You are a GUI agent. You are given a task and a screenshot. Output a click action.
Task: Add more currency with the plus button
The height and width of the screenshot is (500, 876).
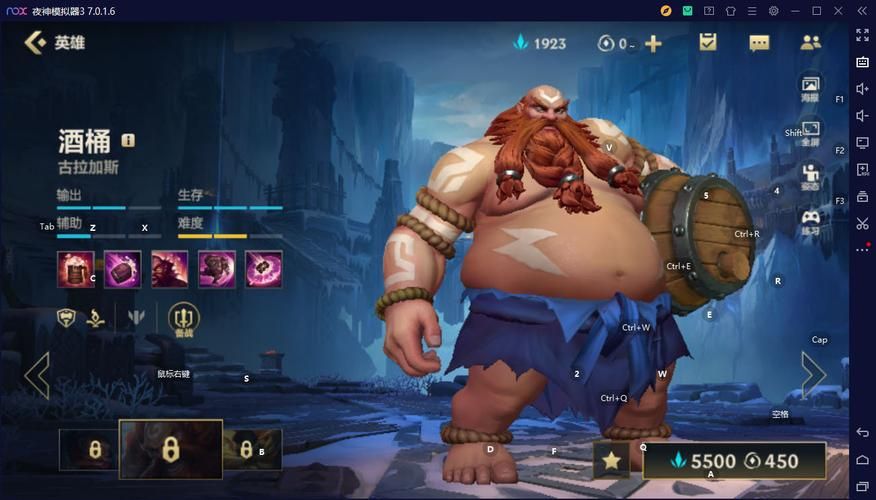(653, 43)
